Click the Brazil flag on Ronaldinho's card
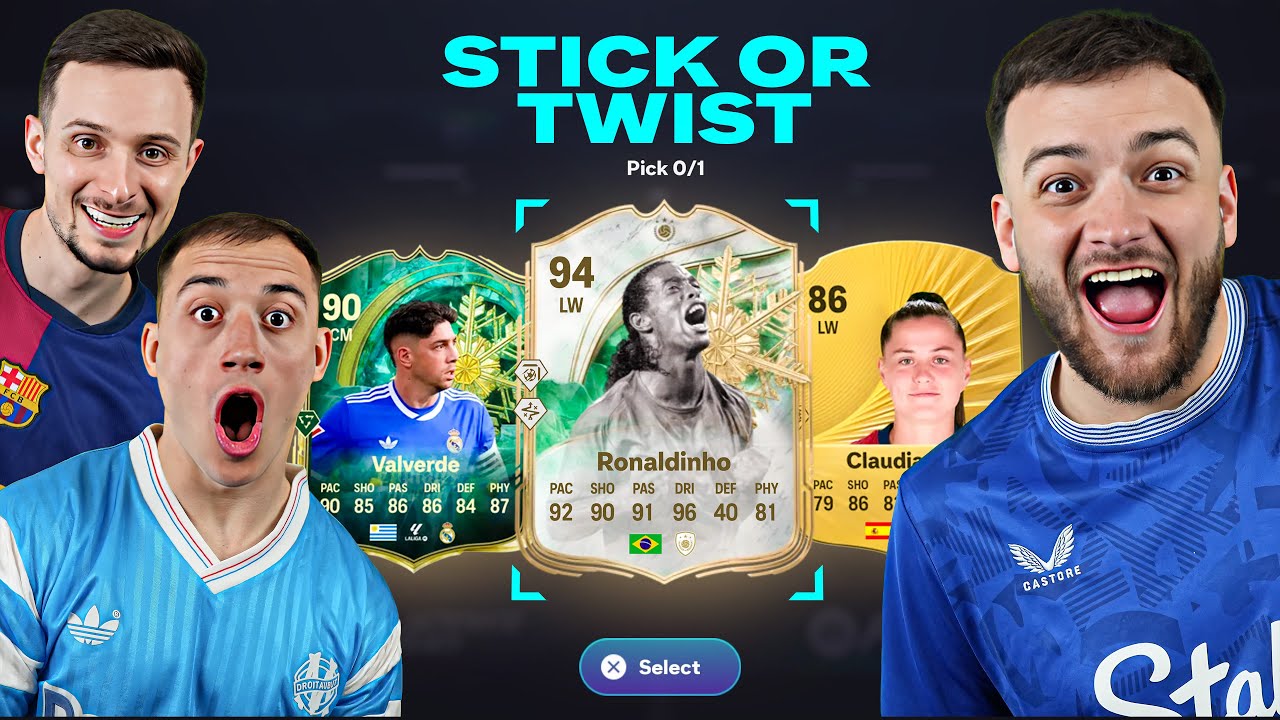The width and height of the screenshot is (1280, 720). point(645,543)
